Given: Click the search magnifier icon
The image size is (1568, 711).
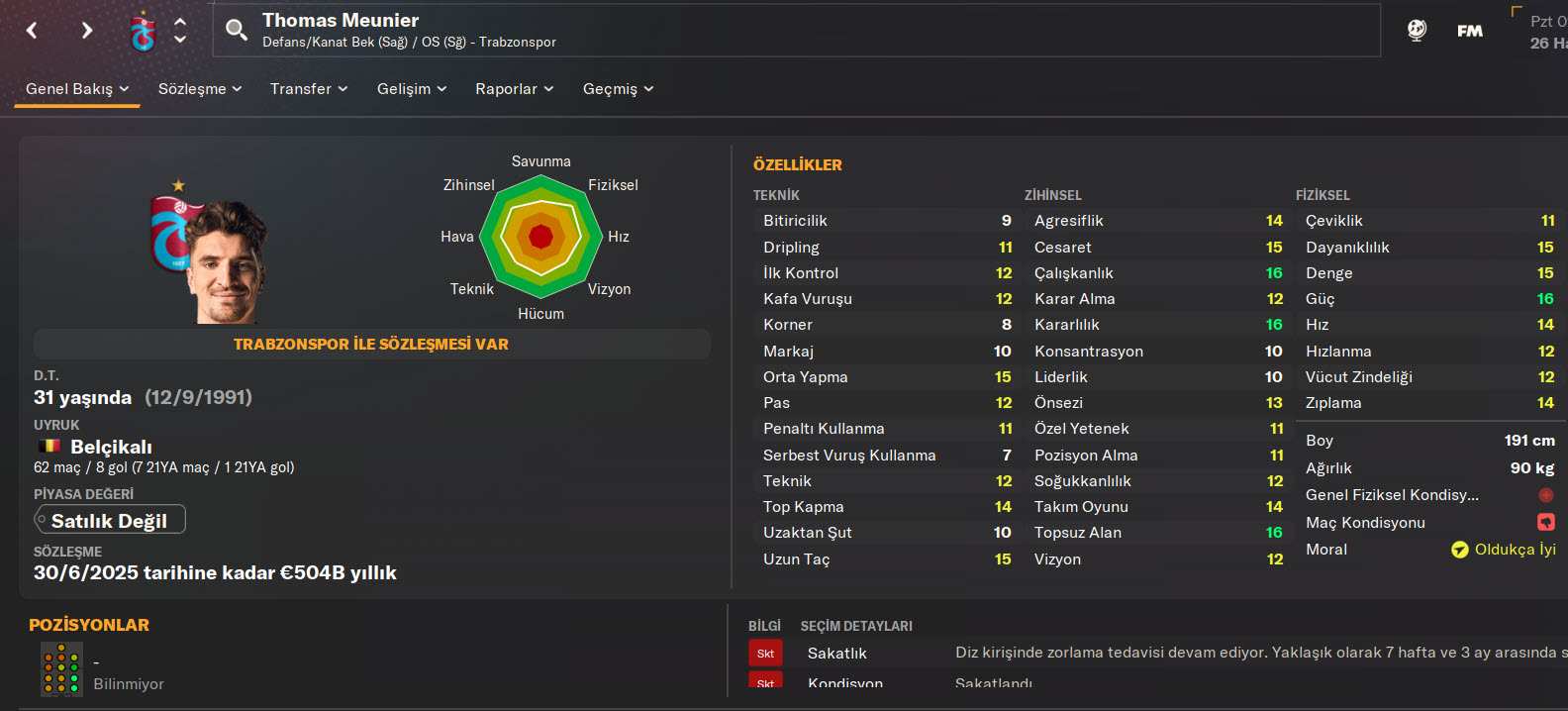Looking at the screenshot, I should tap(236, 30).
